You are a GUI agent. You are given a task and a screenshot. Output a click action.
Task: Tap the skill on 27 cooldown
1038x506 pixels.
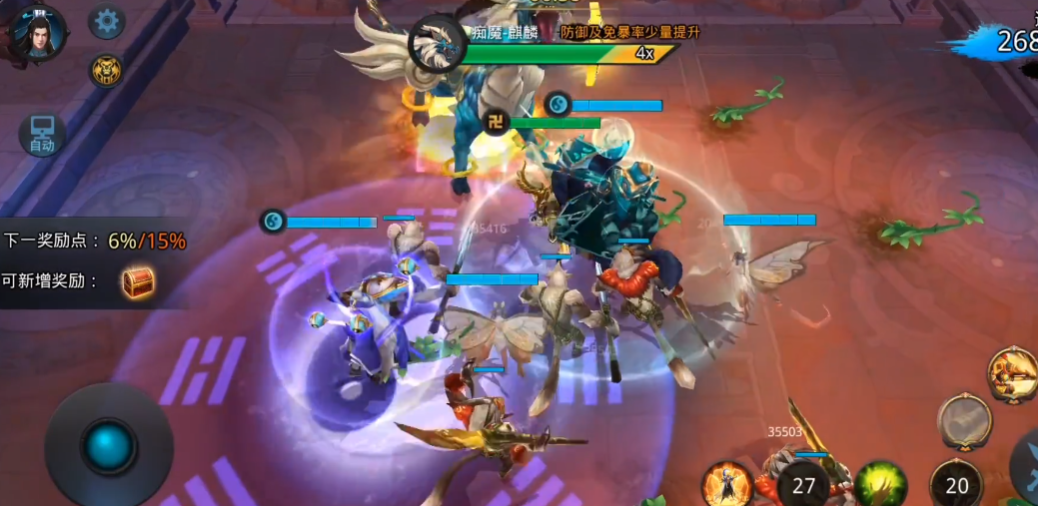[x=804, y=485]
